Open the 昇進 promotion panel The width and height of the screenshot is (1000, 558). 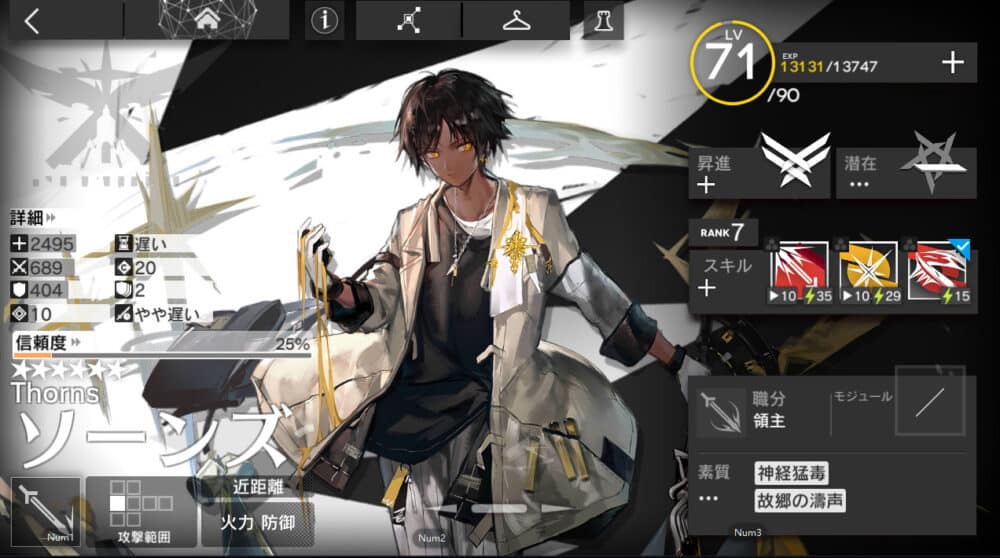758,172
